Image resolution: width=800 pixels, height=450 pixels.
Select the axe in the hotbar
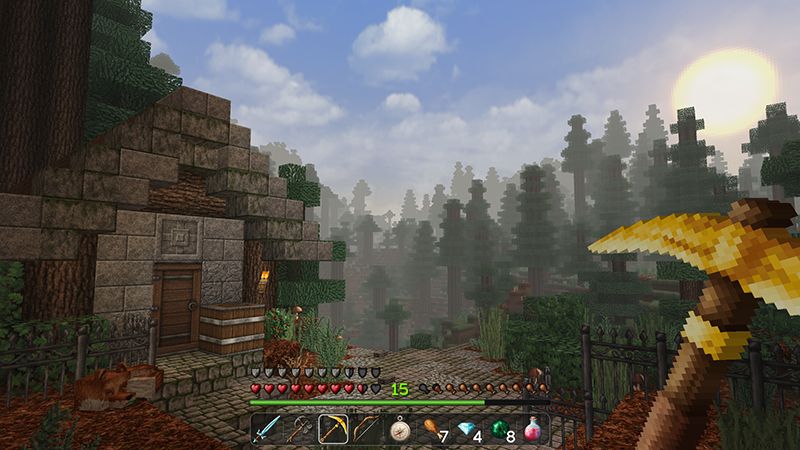click(300, 429)
